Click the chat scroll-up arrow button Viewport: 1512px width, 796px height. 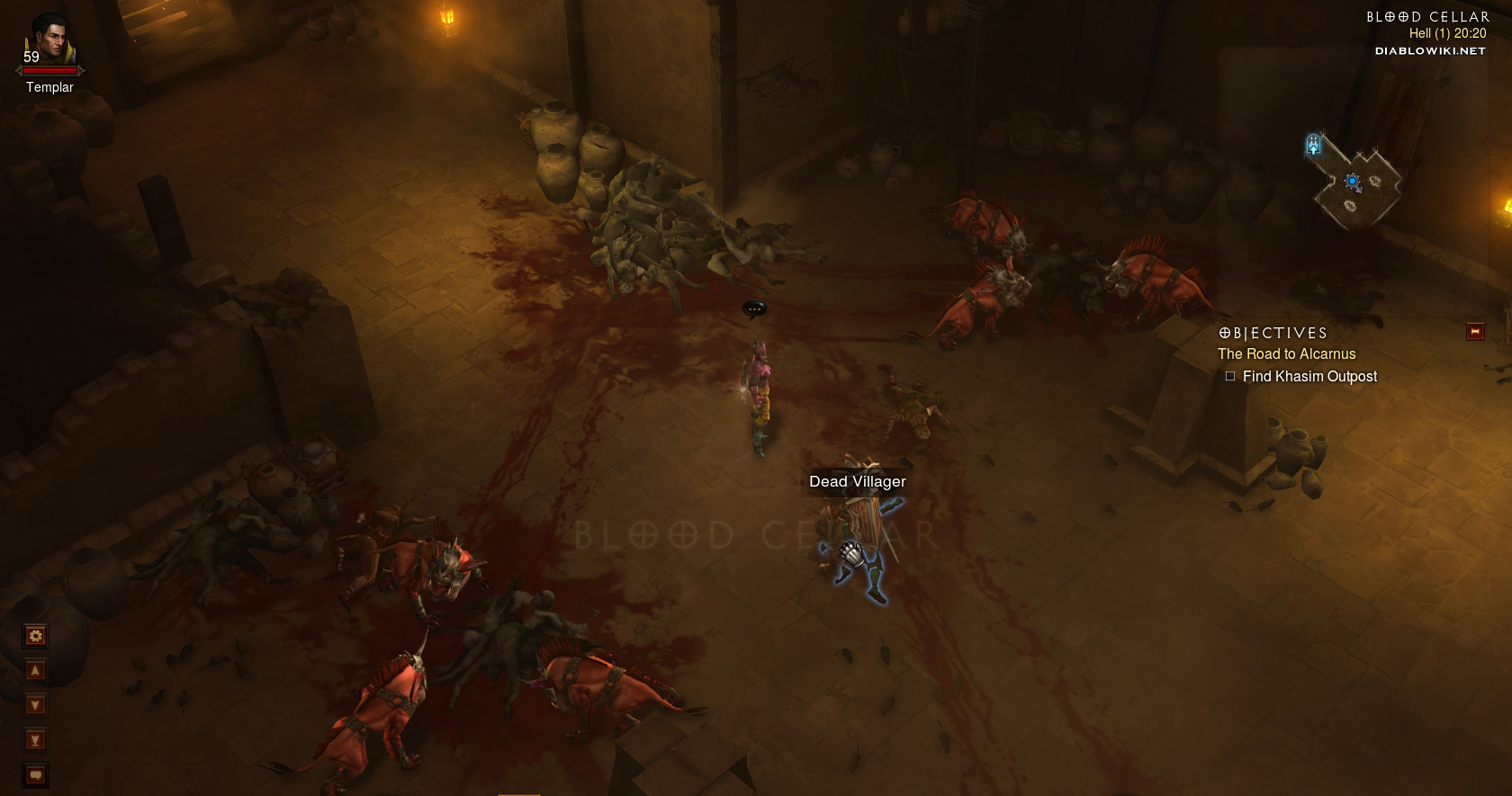click(x=35, y=671)
